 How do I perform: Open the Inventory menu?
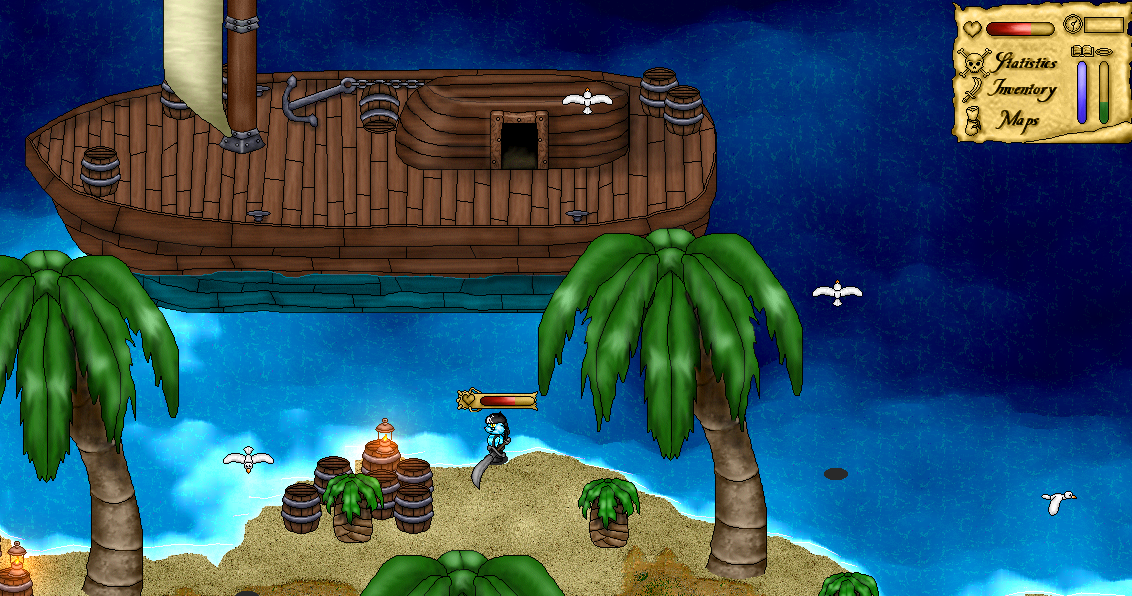click(x=1022, y=90)
